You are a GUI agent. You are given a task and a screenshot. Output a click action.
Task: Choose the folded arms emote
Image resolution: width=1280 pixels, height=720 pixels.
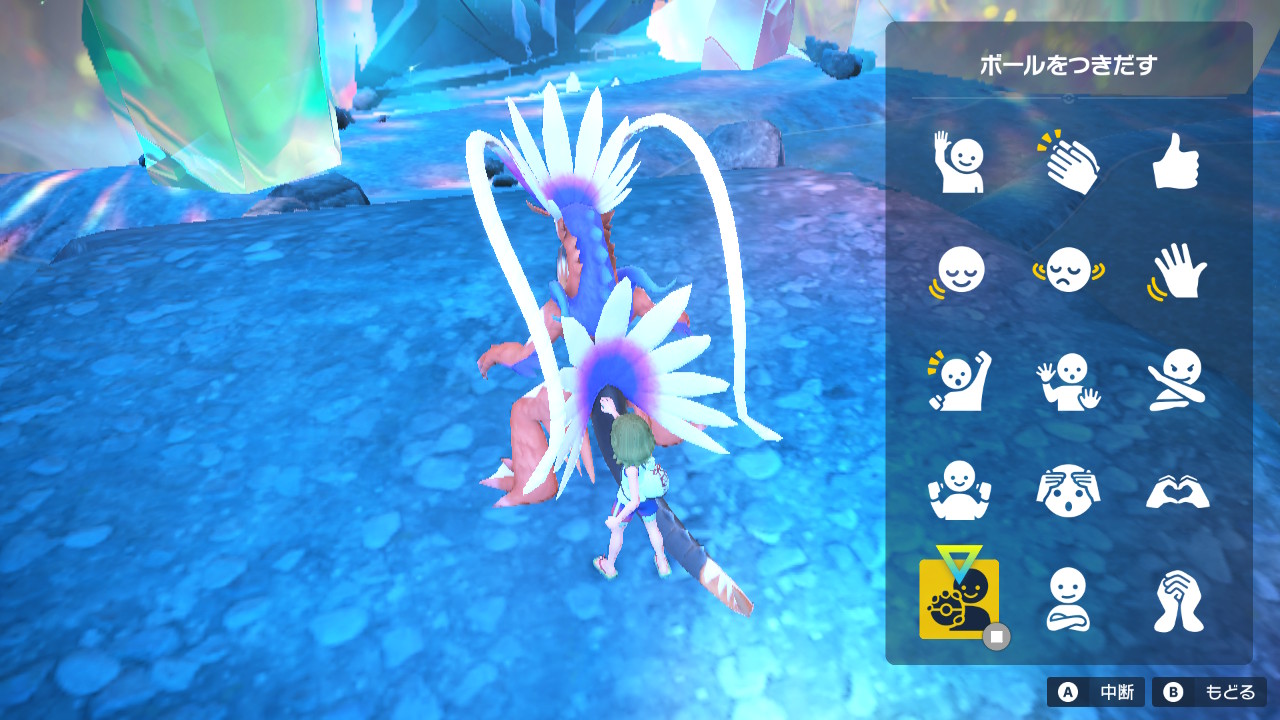(1068, 600)
